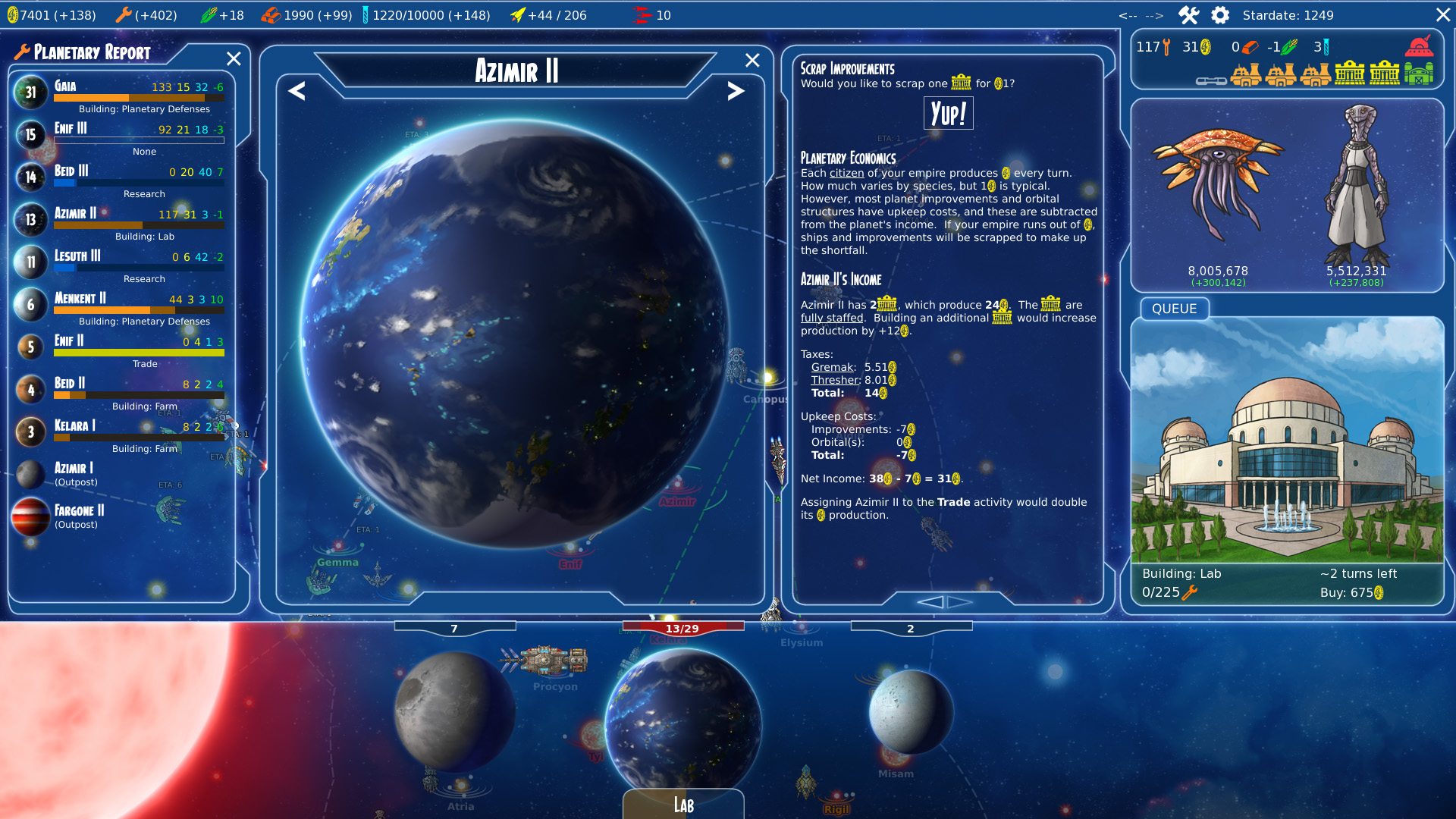Open the gear settings icon
This screenshot has width=1456, height=819.
pyautogui.click(x=1220, y=15)
